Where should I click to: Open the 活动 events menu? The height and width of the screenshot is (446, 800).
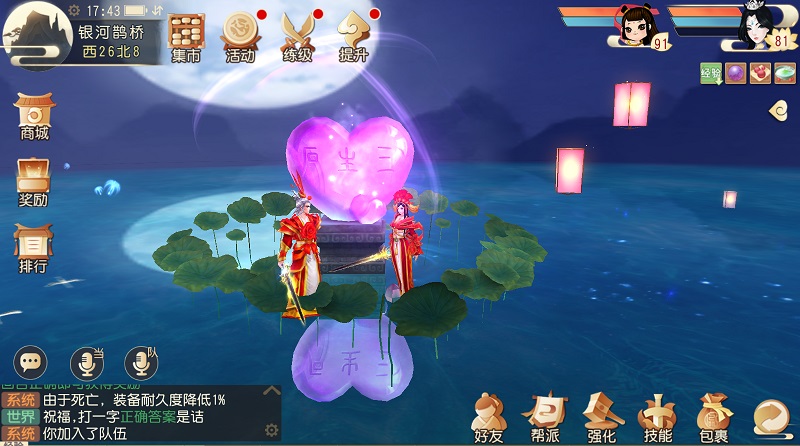pyautogui.click(x=241, y=37)
